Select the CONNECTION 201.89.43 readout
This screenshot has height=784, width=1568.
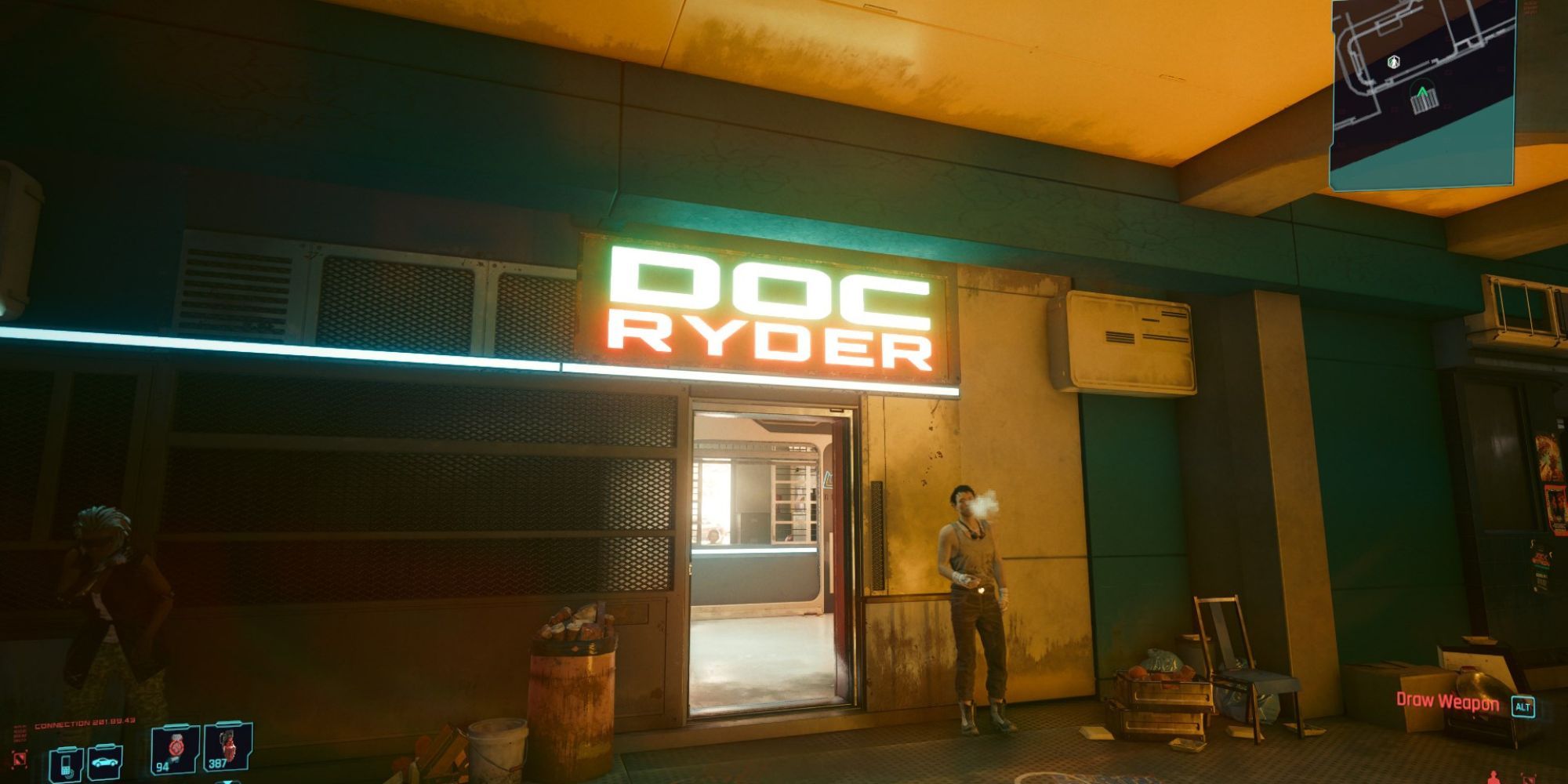click(84, 722)
